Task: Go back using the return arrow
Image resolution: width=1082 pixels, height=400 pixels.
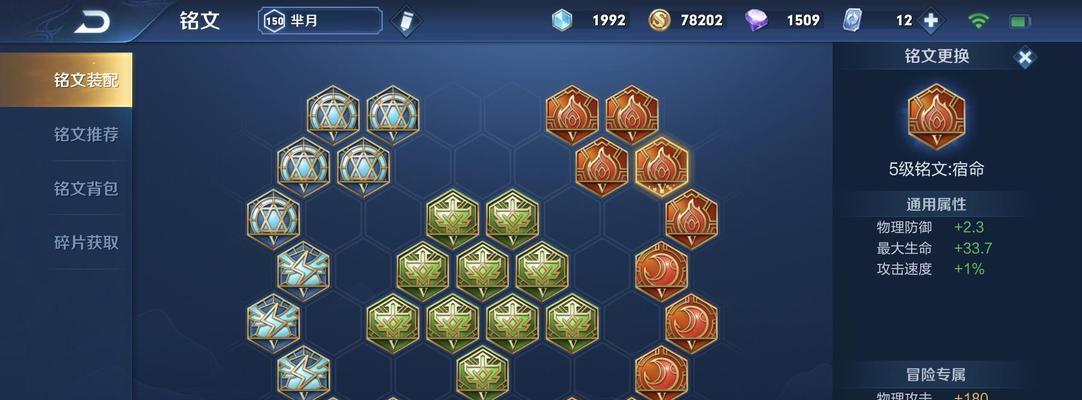Action: point(92,21)
